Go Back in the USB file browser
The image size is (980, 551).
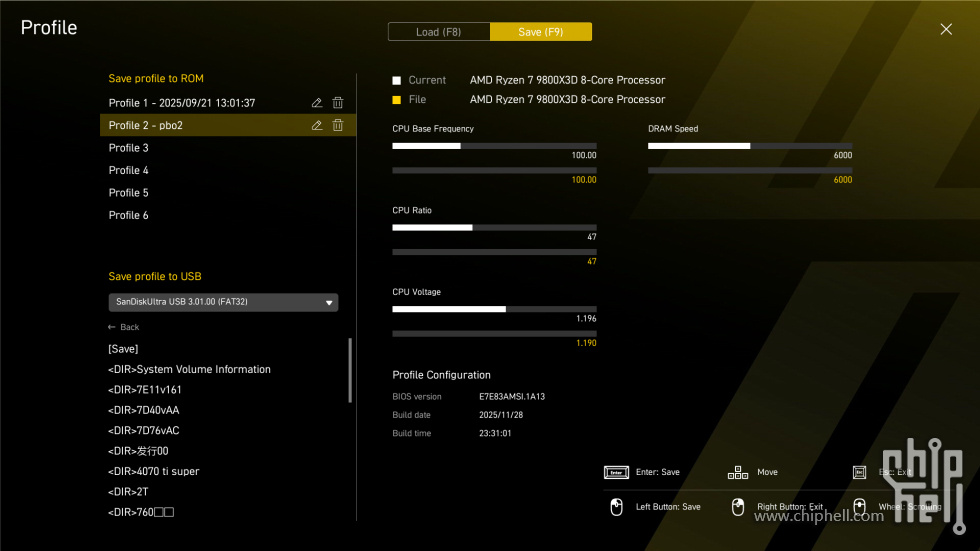point(124,327)
